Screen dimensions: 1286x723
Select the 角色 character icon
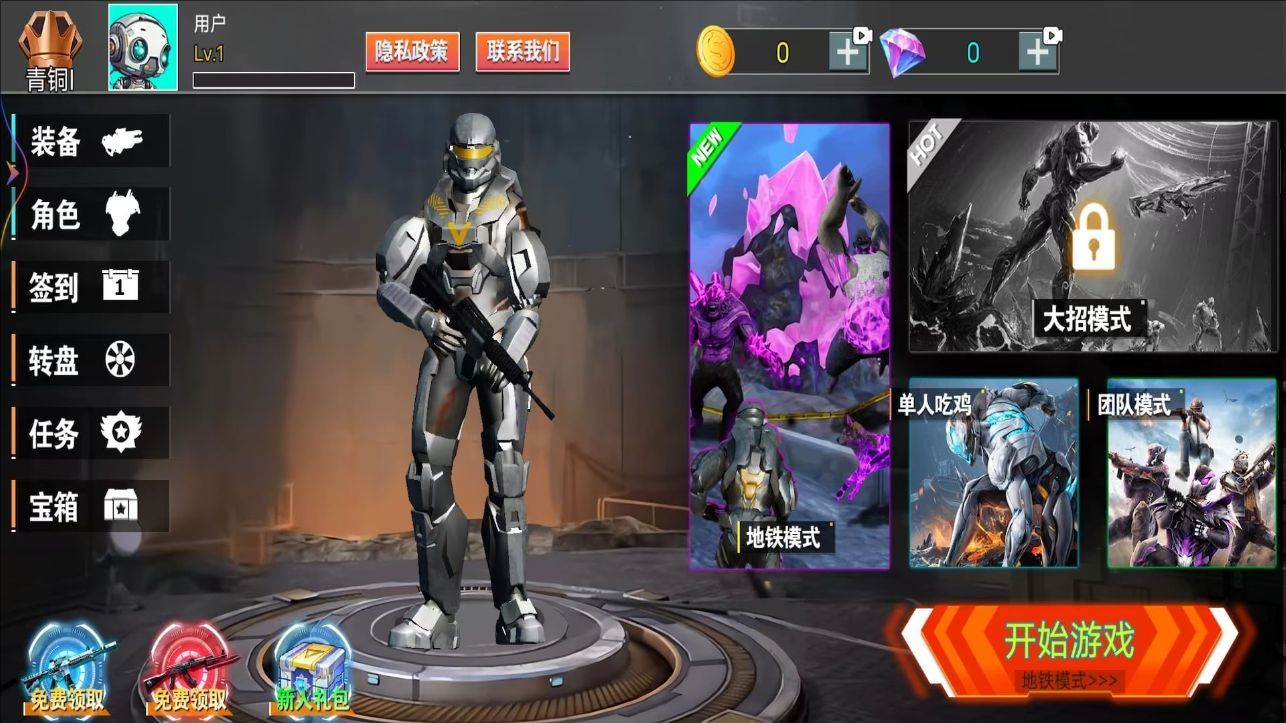90,214
